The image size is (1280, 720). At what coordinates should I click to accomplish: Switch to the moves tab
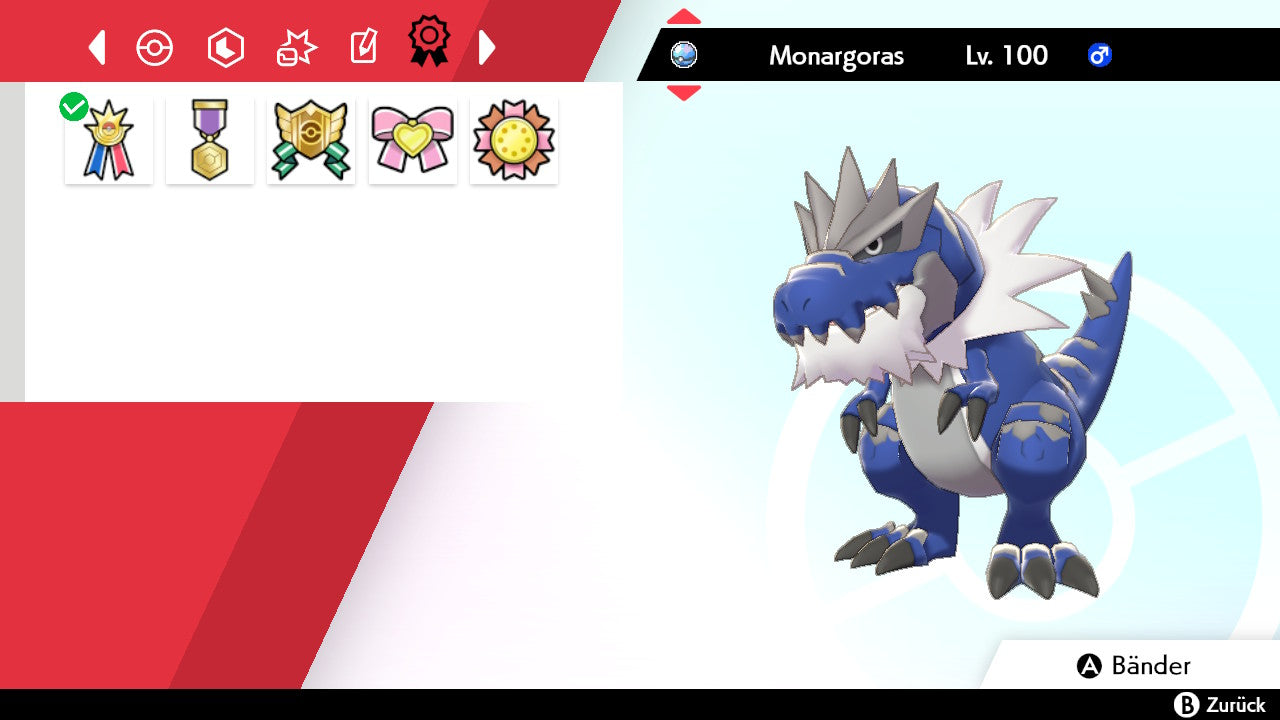[296, 47]
